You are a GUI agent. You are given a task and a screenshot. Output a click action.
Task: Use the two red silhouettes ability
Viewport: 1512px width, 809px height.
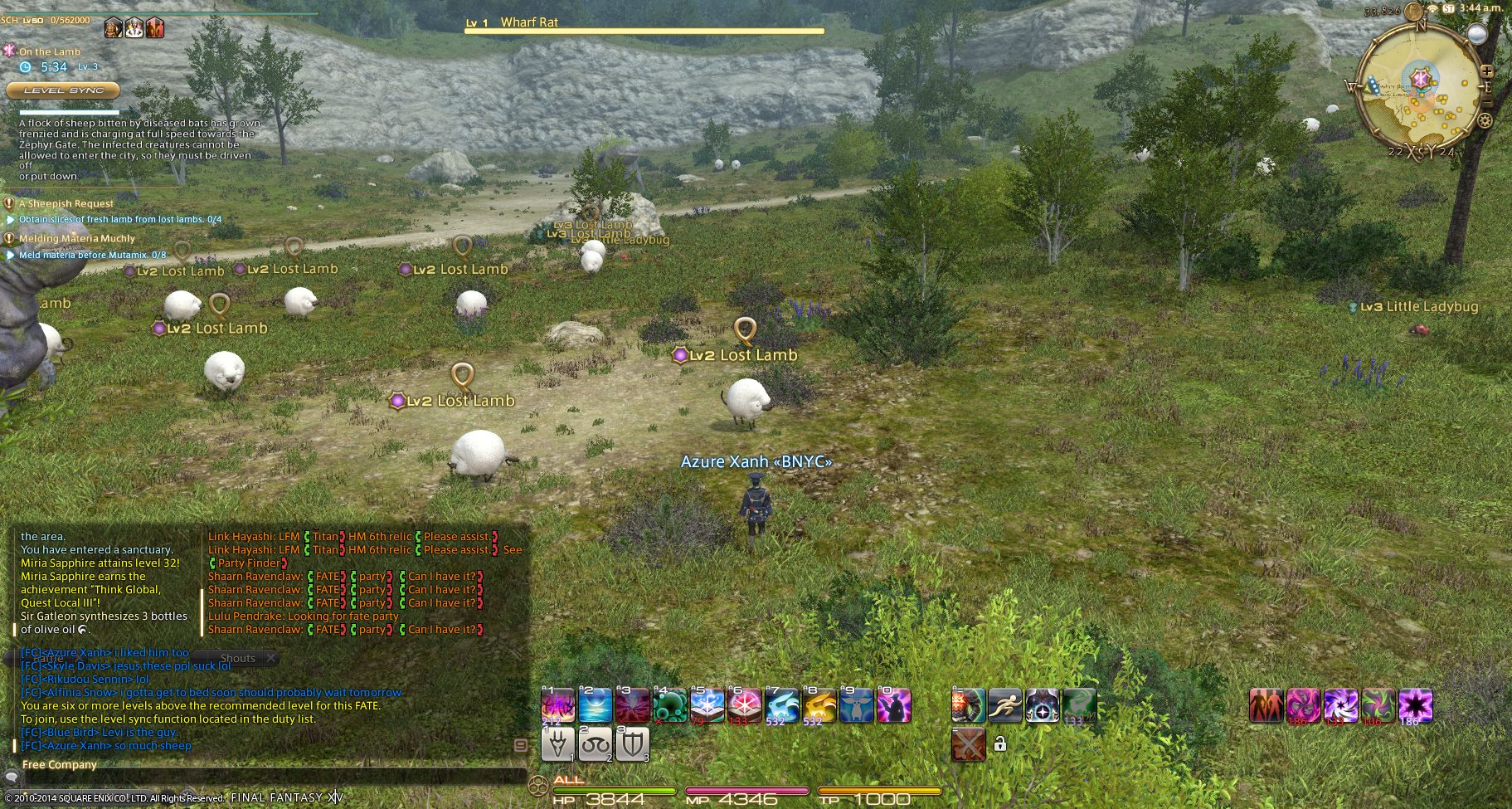click(x=1266, y=706)
